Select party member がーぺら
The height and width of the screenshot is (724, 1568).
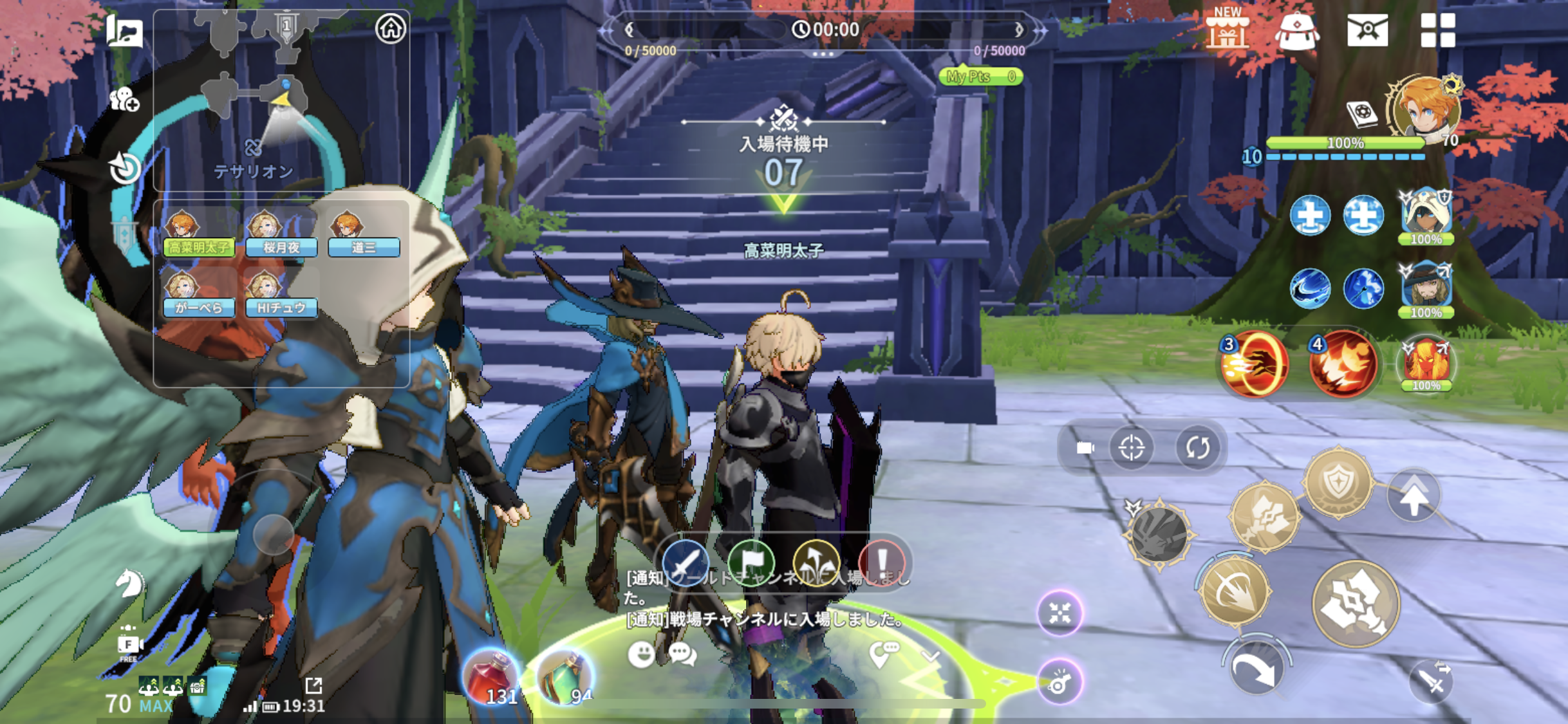pyautogui.click(x=198, y=297)
